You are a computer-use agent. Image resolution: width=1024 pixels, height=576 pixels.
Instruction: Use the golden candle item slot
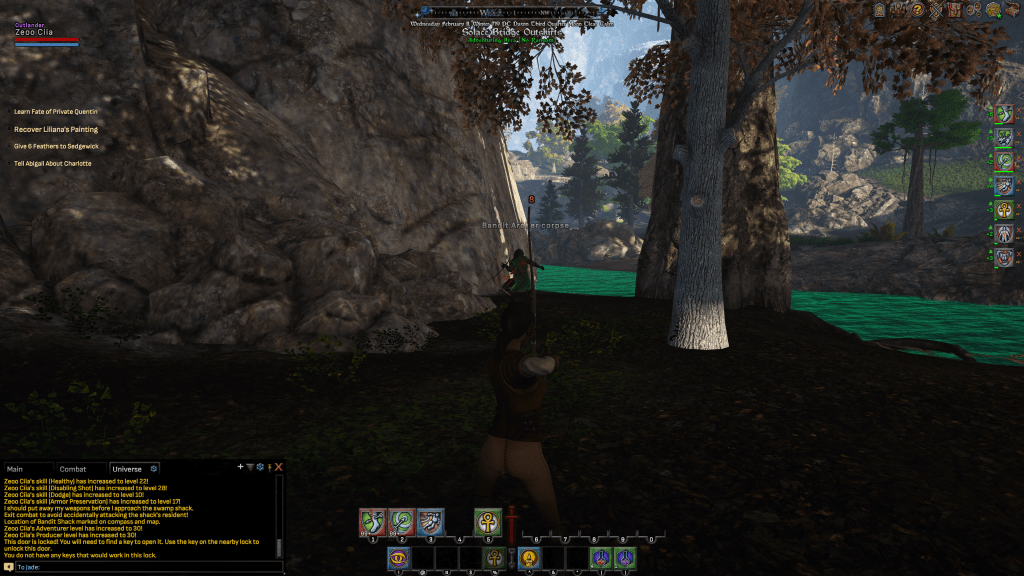tap(529, 559)
